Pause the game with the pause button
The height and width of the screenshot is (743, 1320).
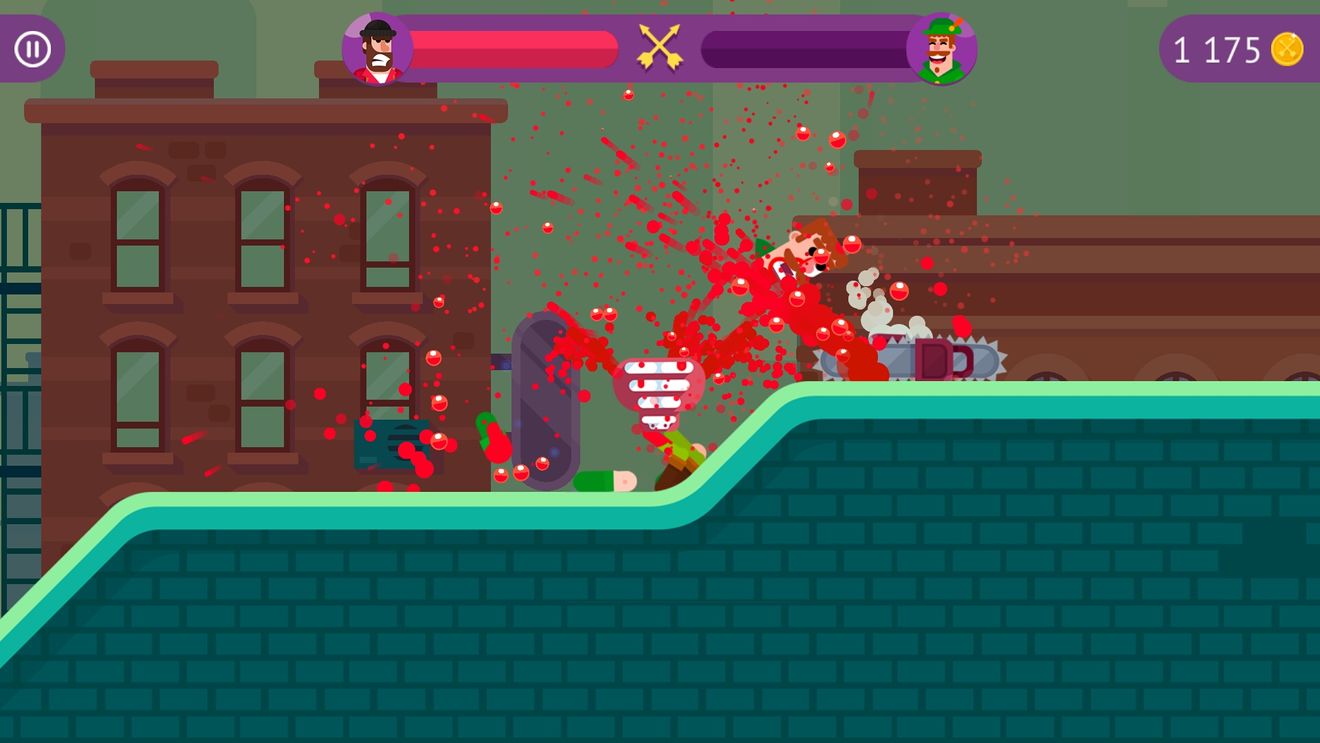coord(32,48)
